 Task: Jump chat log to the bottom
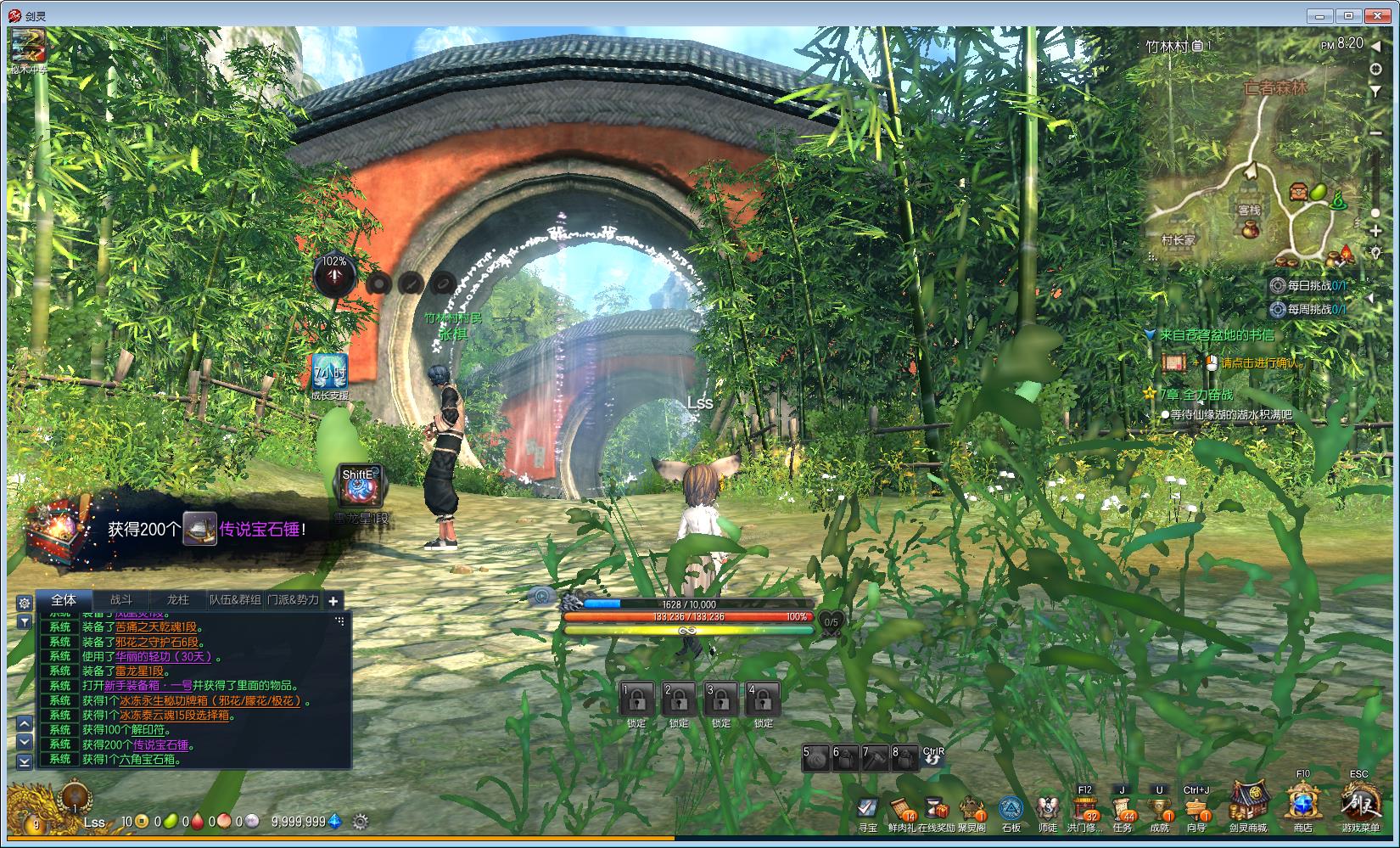pyautogui.click(x=25, y=761)
